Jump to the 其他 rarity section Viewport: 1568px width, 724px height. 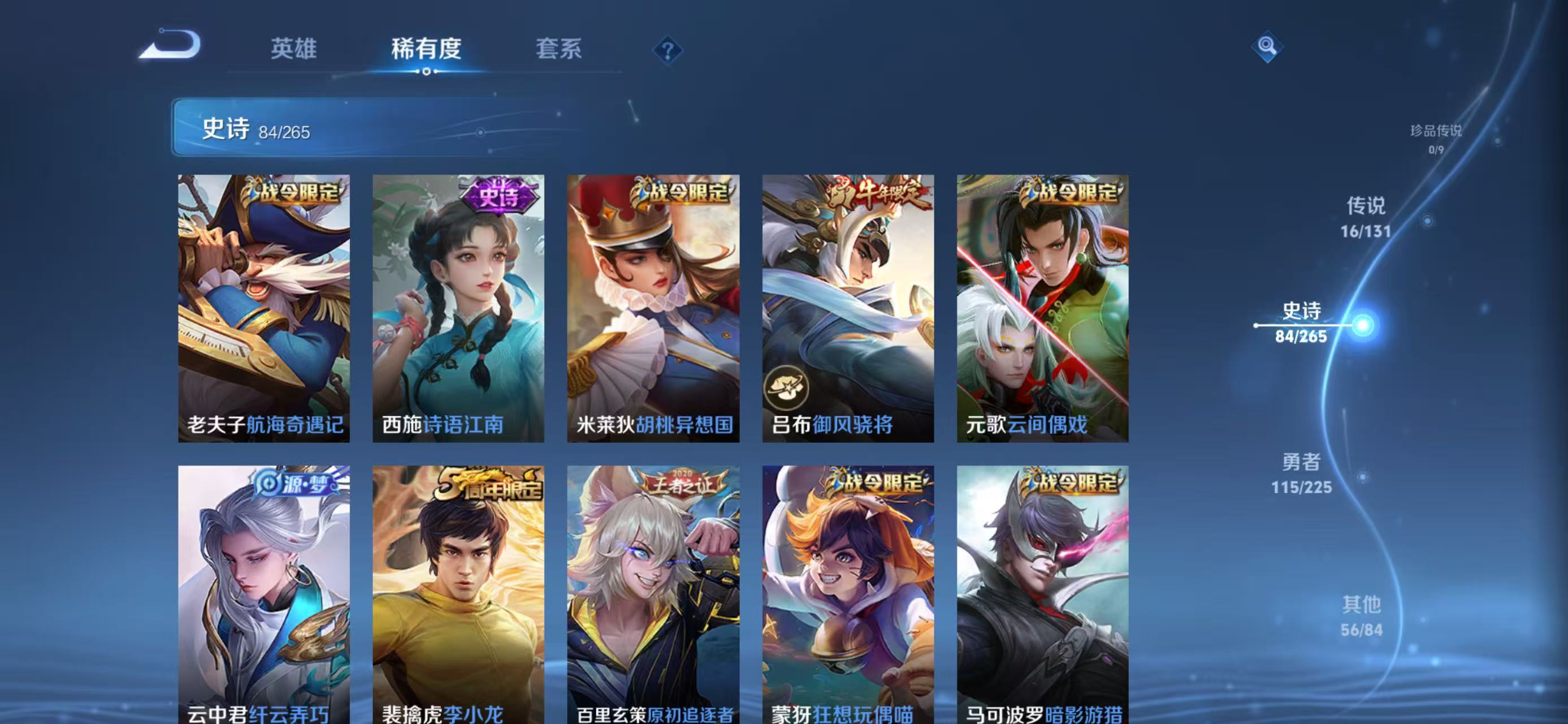(x=1361, y=615)
